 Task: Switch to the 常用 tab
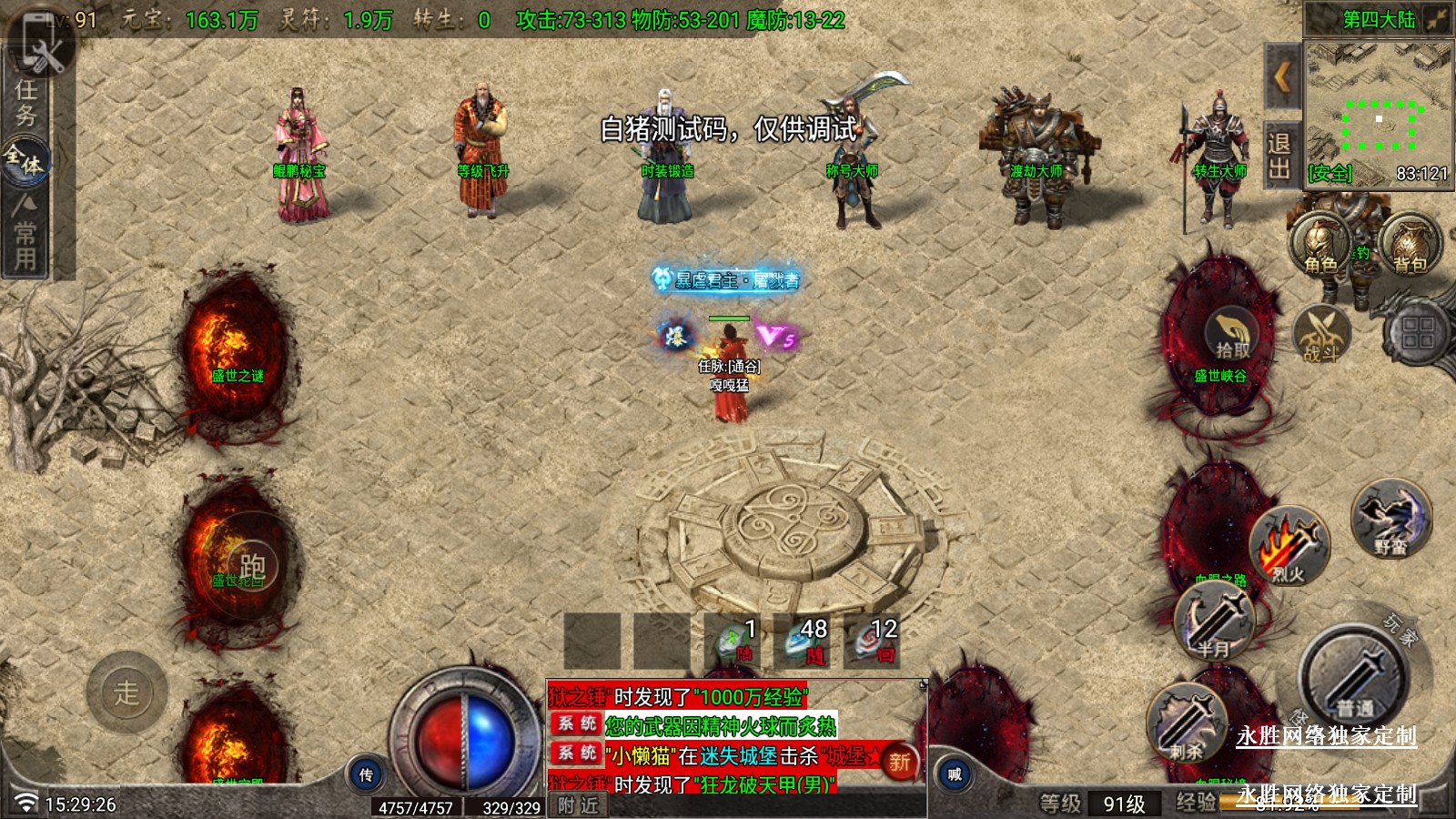click(25, 235)
